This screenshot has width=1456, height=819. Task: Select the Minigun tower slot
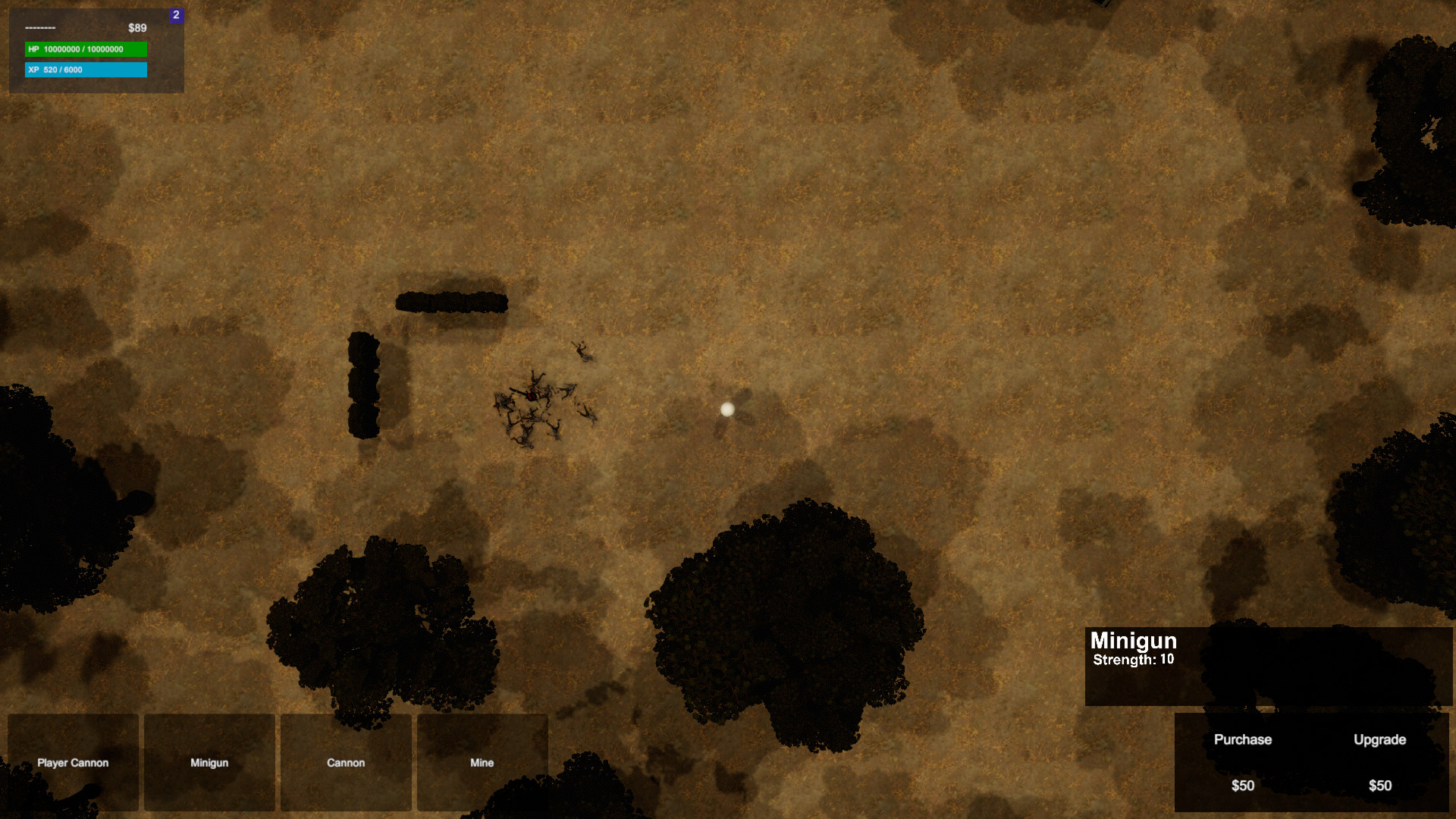point(209,762)
